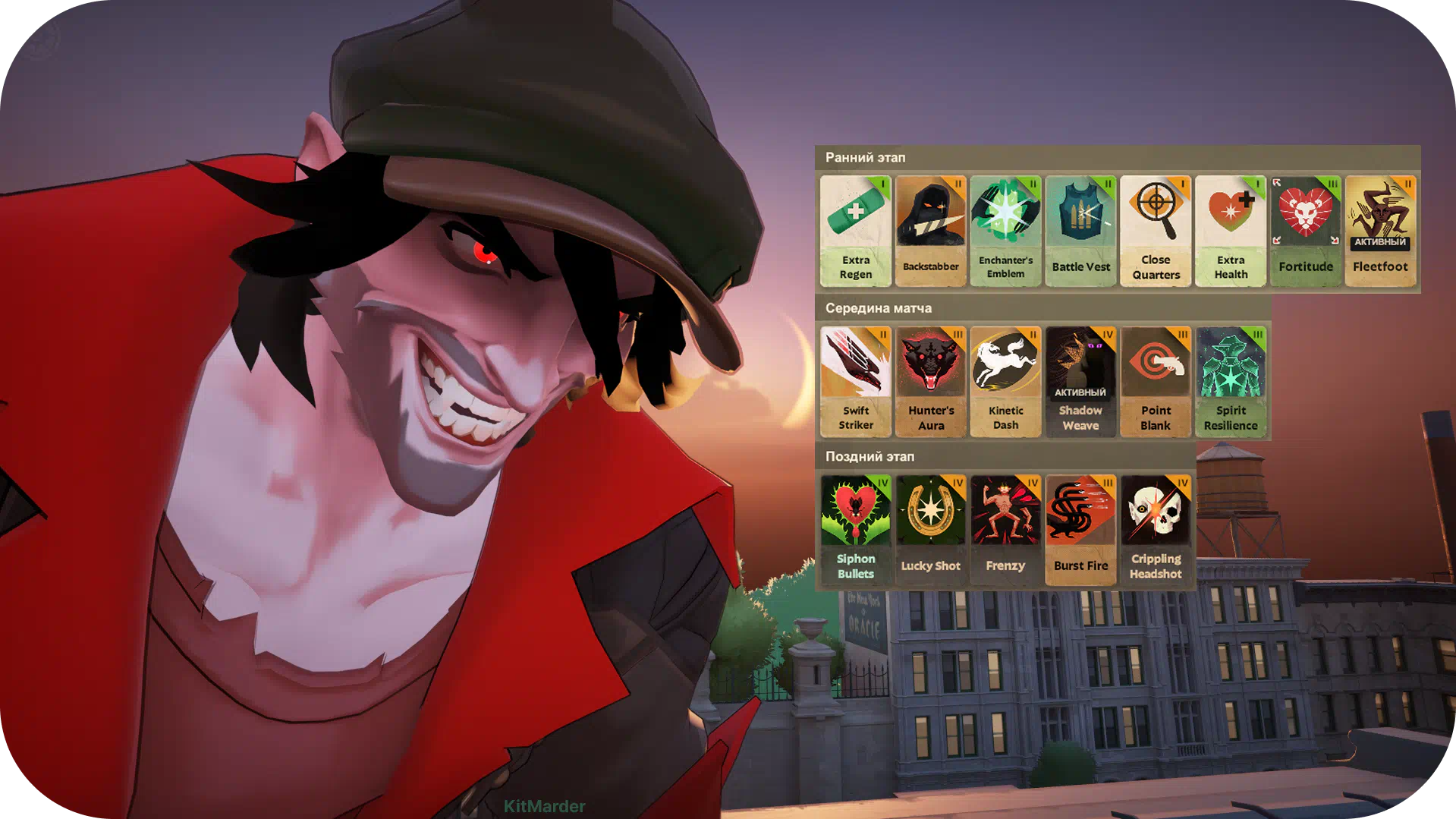Screen dimensions: 1456x819
Task: Pick the Lucky Shot item
Action: tap(930, 530)
